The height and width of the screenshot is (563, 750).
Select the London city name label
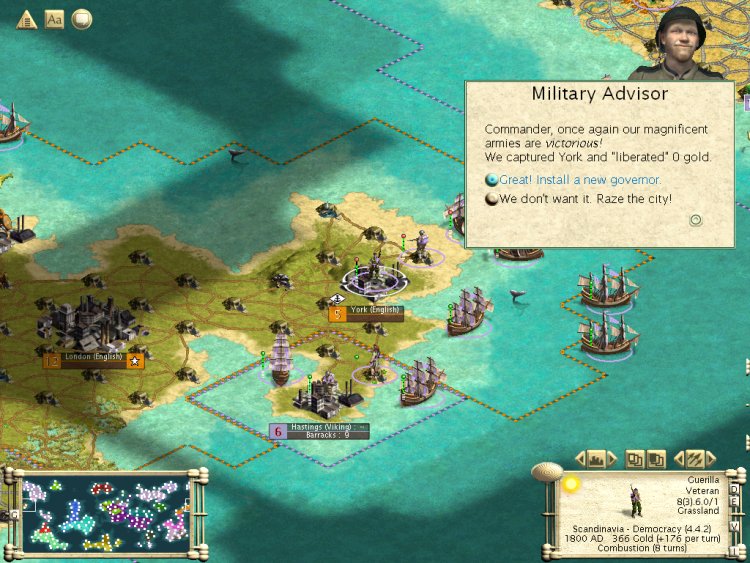95,357
